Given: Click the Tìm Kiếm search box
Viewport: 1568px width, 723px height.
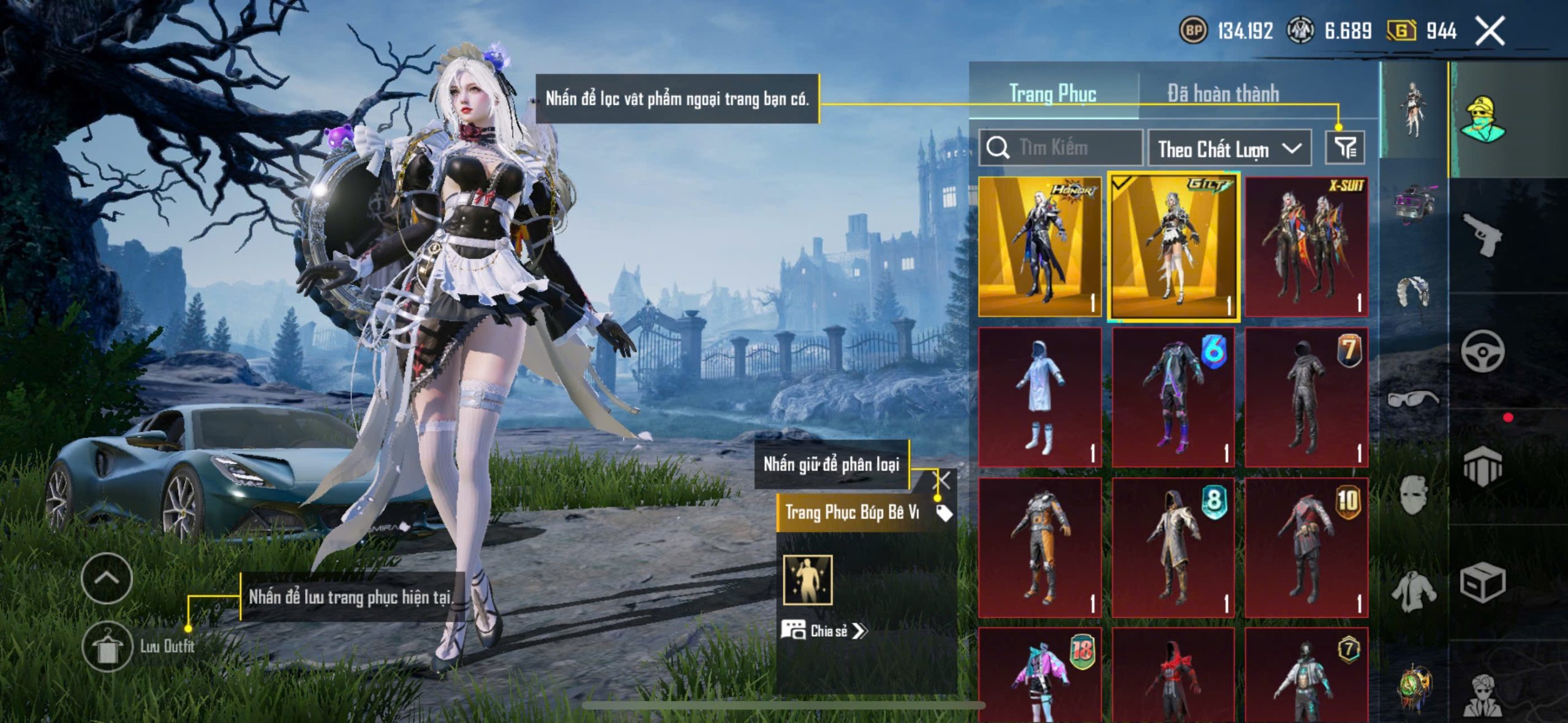Looking at the screenshot, I should [1061, 148].
